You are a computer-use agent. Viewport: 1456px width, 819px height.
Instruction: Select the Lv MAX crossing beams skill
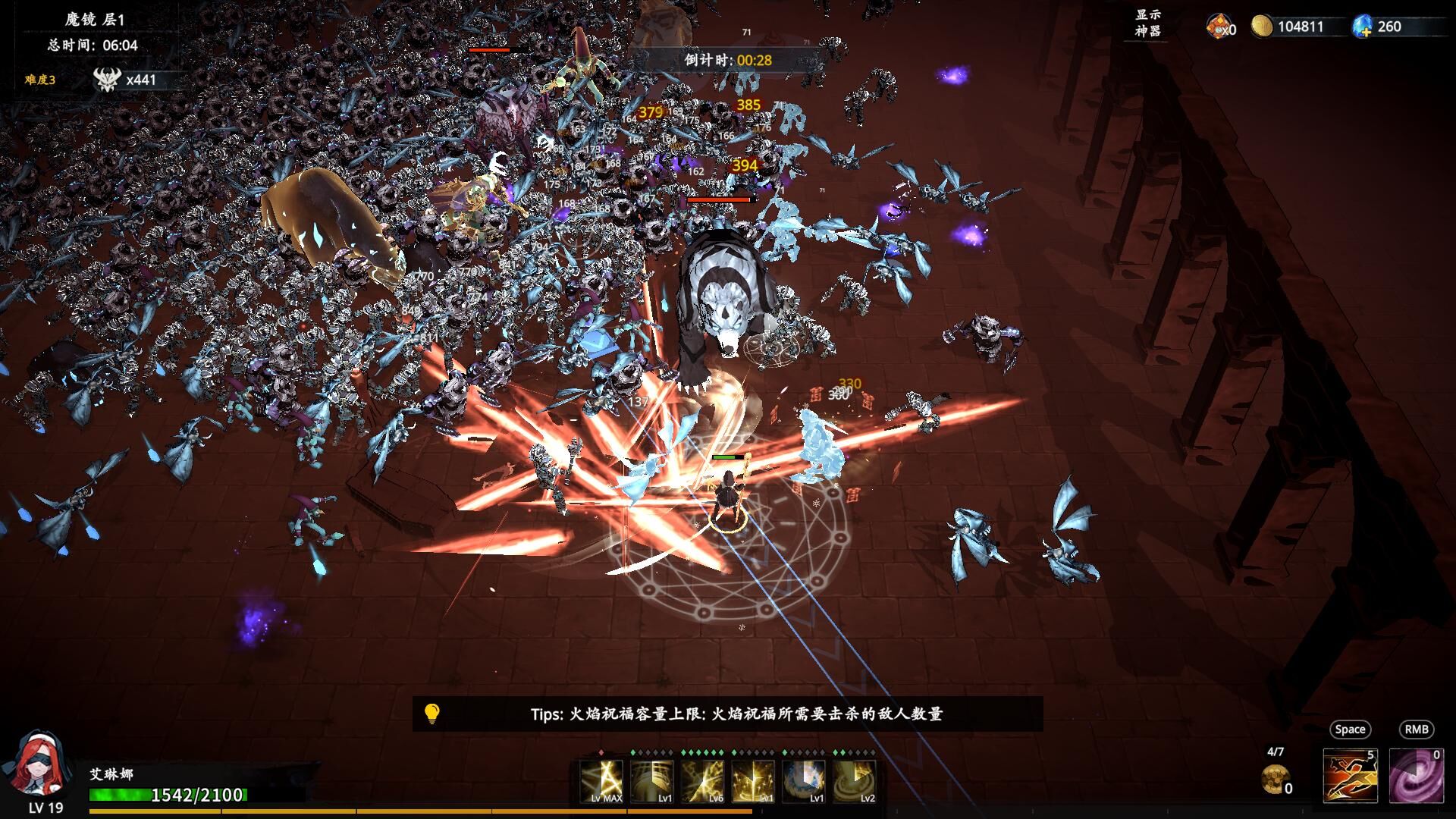click(x=601, y=780)
